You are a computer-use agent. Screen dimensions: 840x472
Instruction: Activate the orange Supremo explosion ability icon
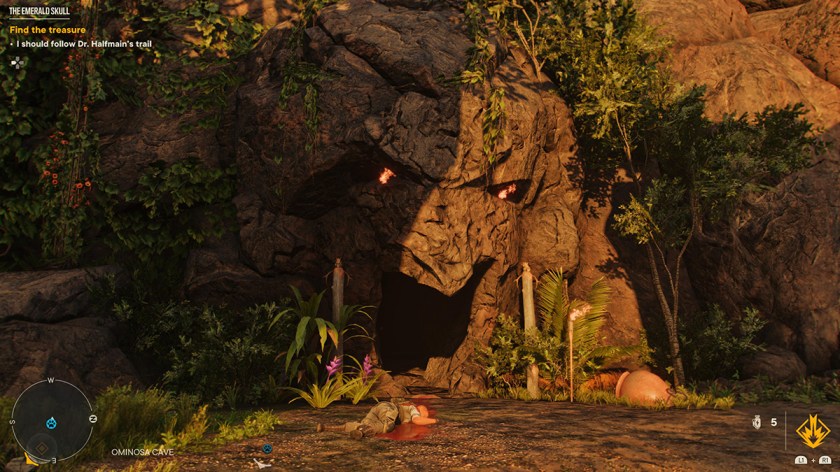pyautogui.click(x=811, y=431)
